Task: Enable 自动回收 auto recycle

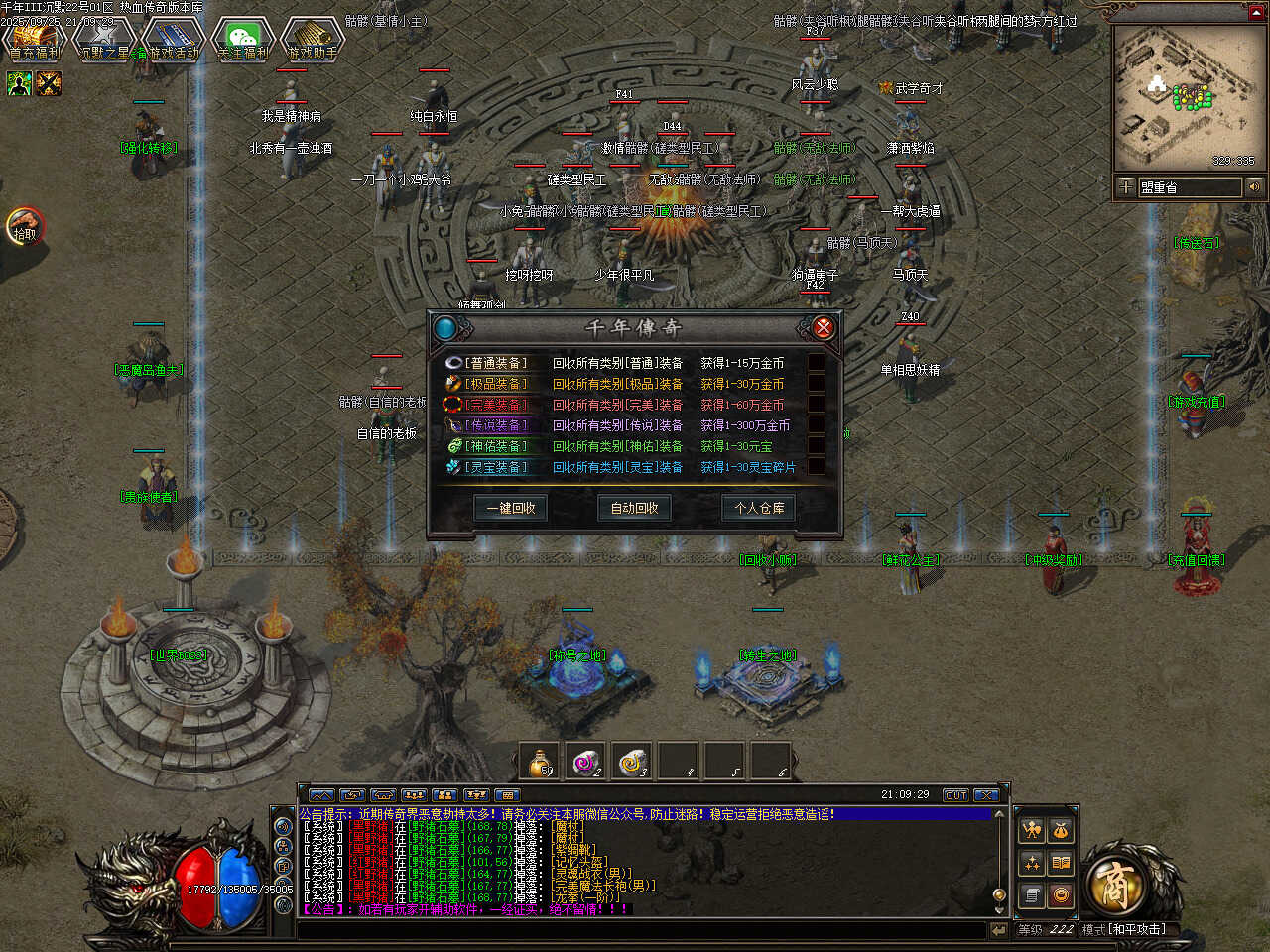Action: click(x=635, y=508)
